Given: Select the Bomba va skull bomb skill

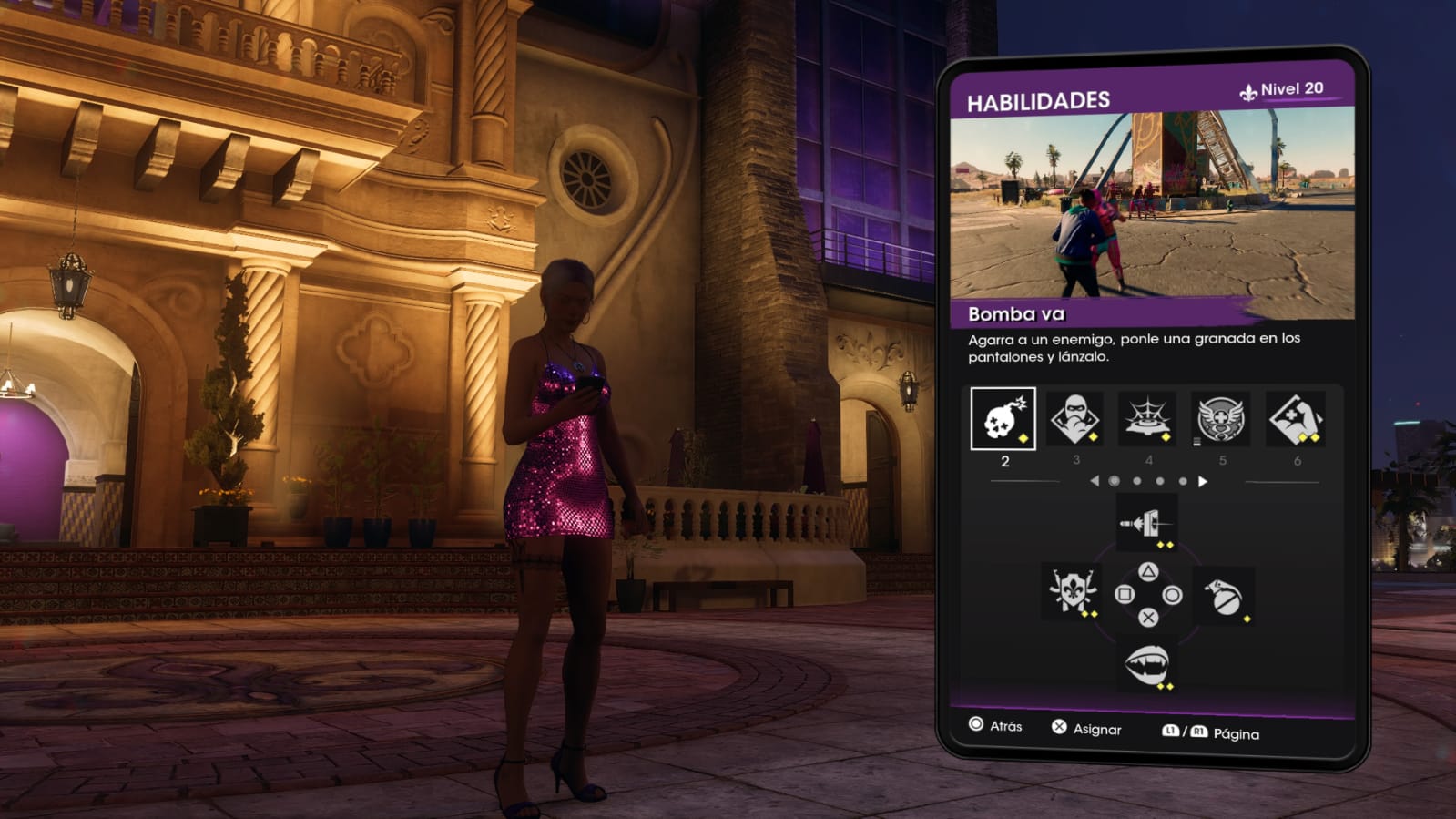Looking at the screenshot, I should pos(1003,419).
